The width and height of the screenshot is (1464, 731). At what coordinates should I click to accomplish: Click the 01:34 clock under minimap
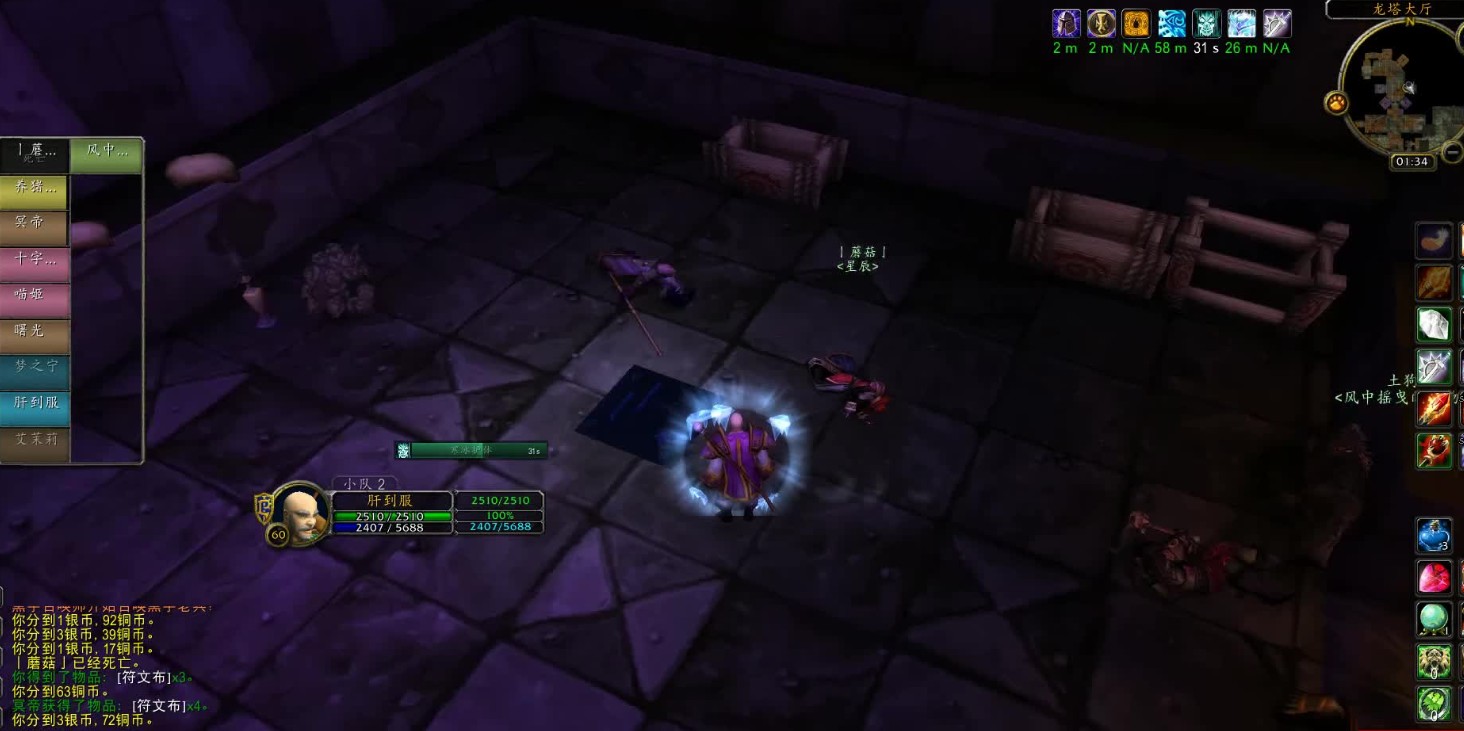click(x=1411, y=162)
